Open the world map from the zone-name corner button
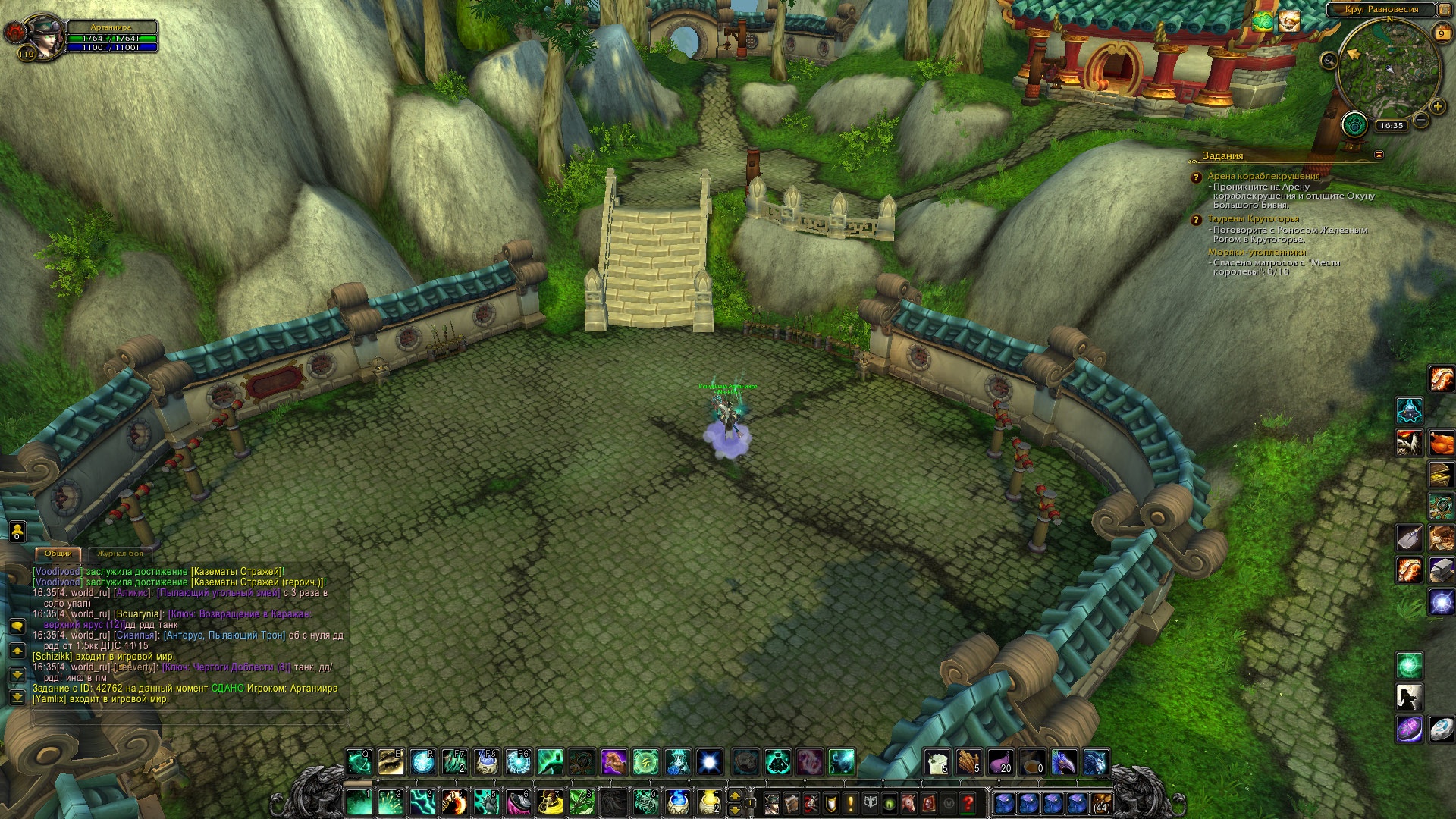The width and height of the screenshot is (1456, 819). 1445,10
